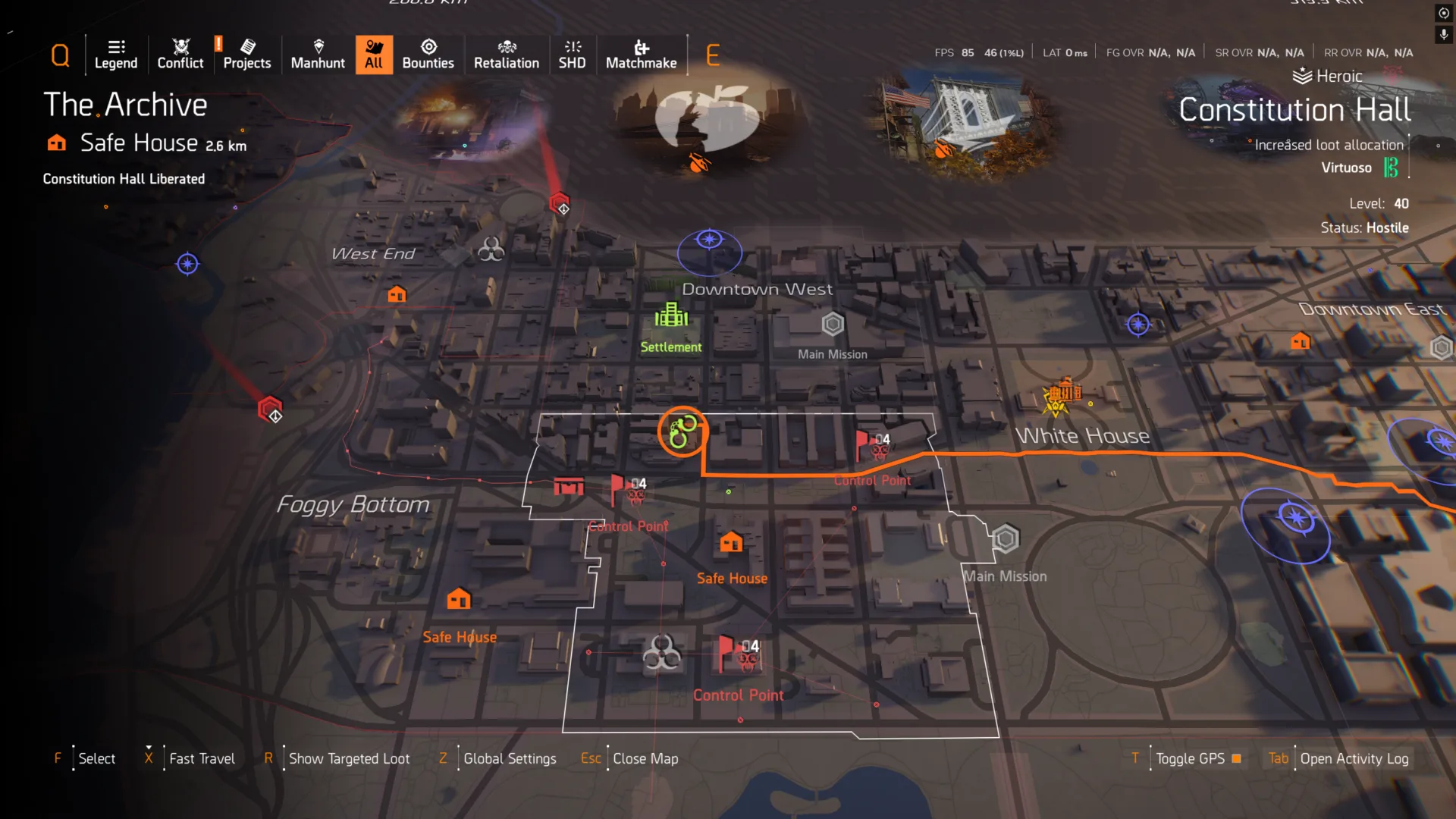Close the map
This screenshot has width=1456, height=819.
tap(645, 758)
